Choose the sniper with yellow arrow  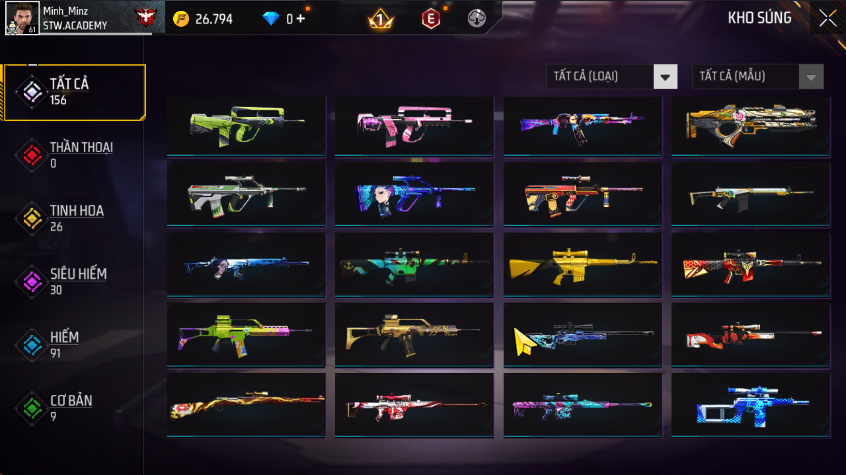pyautogui.click(x=582, y=334)
